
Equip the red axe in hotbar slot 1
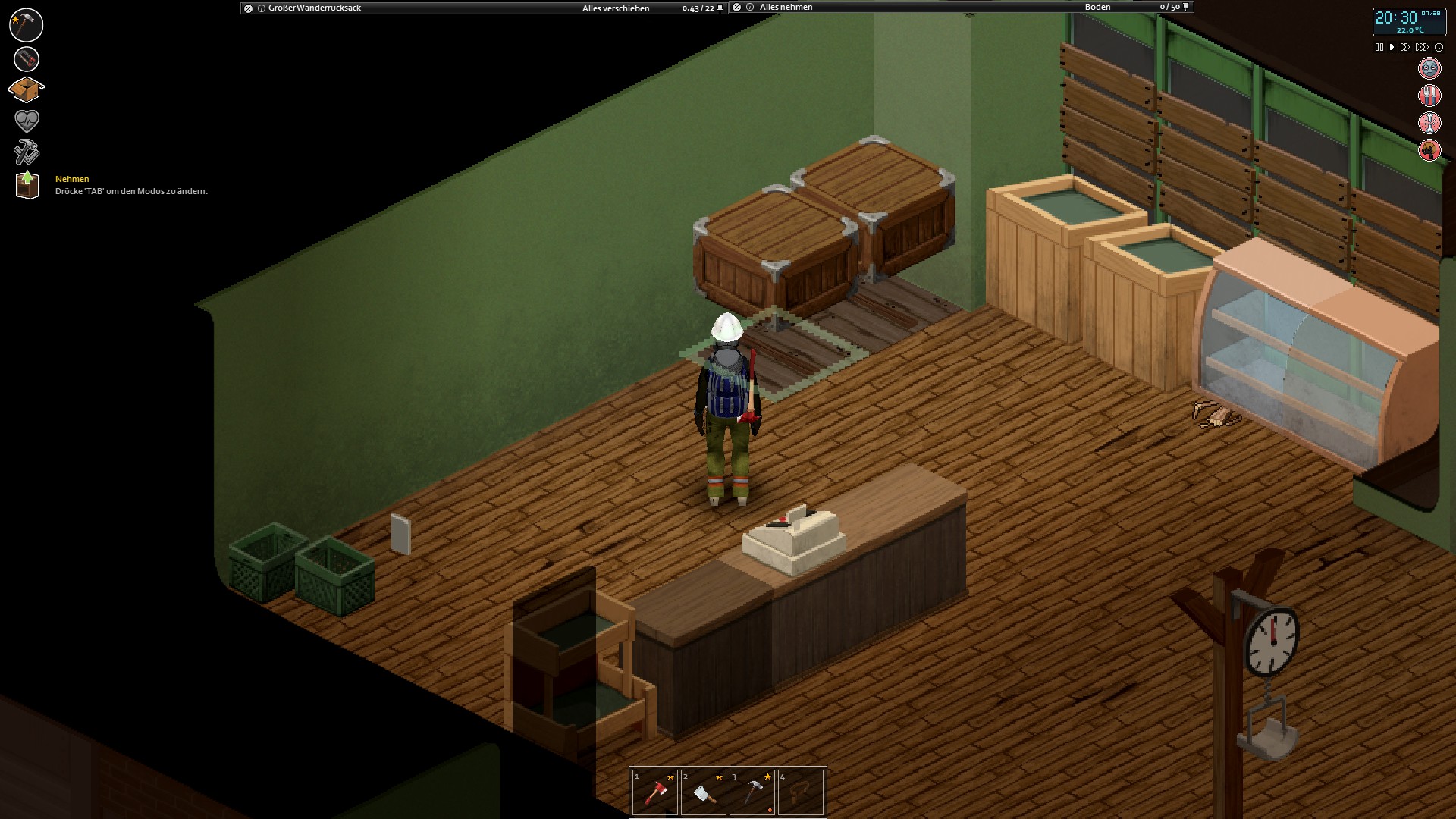tap(655, 791)
